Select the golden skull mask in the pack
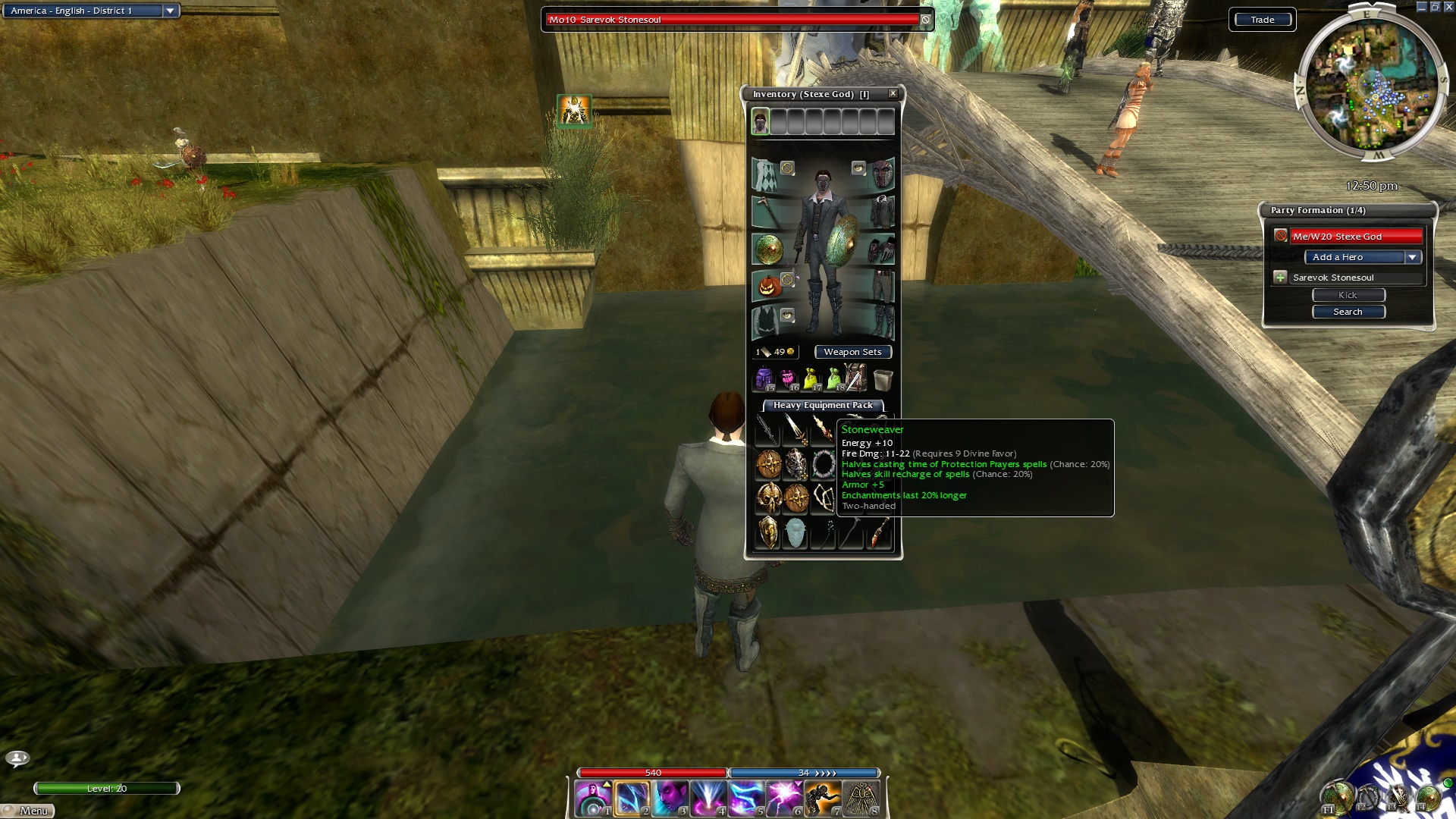The width and height of the screenshot is (1456, 819). pos(768,498)
